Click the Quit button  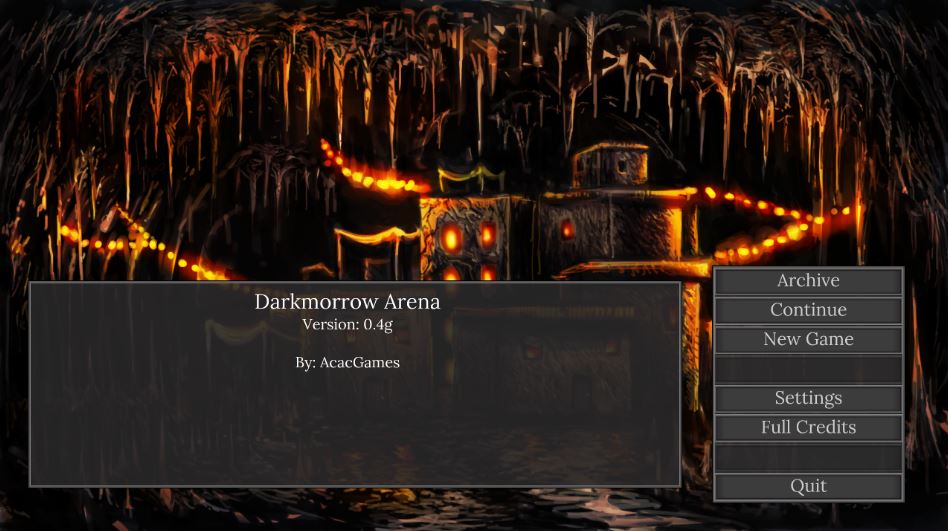(808, 486)
